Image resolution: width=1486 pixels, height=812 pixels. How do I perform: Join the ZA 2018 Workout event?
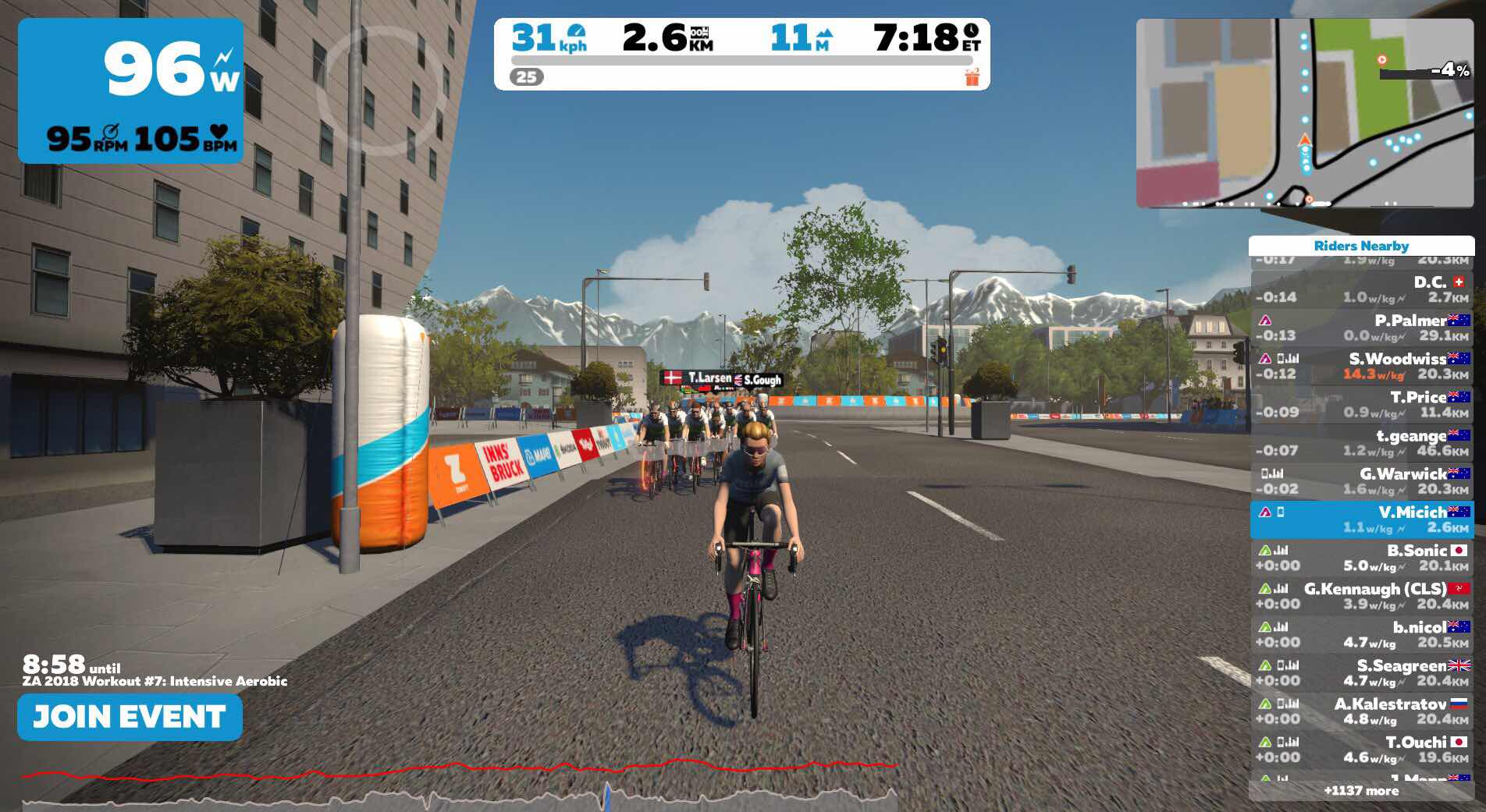[x=130, y=717]
